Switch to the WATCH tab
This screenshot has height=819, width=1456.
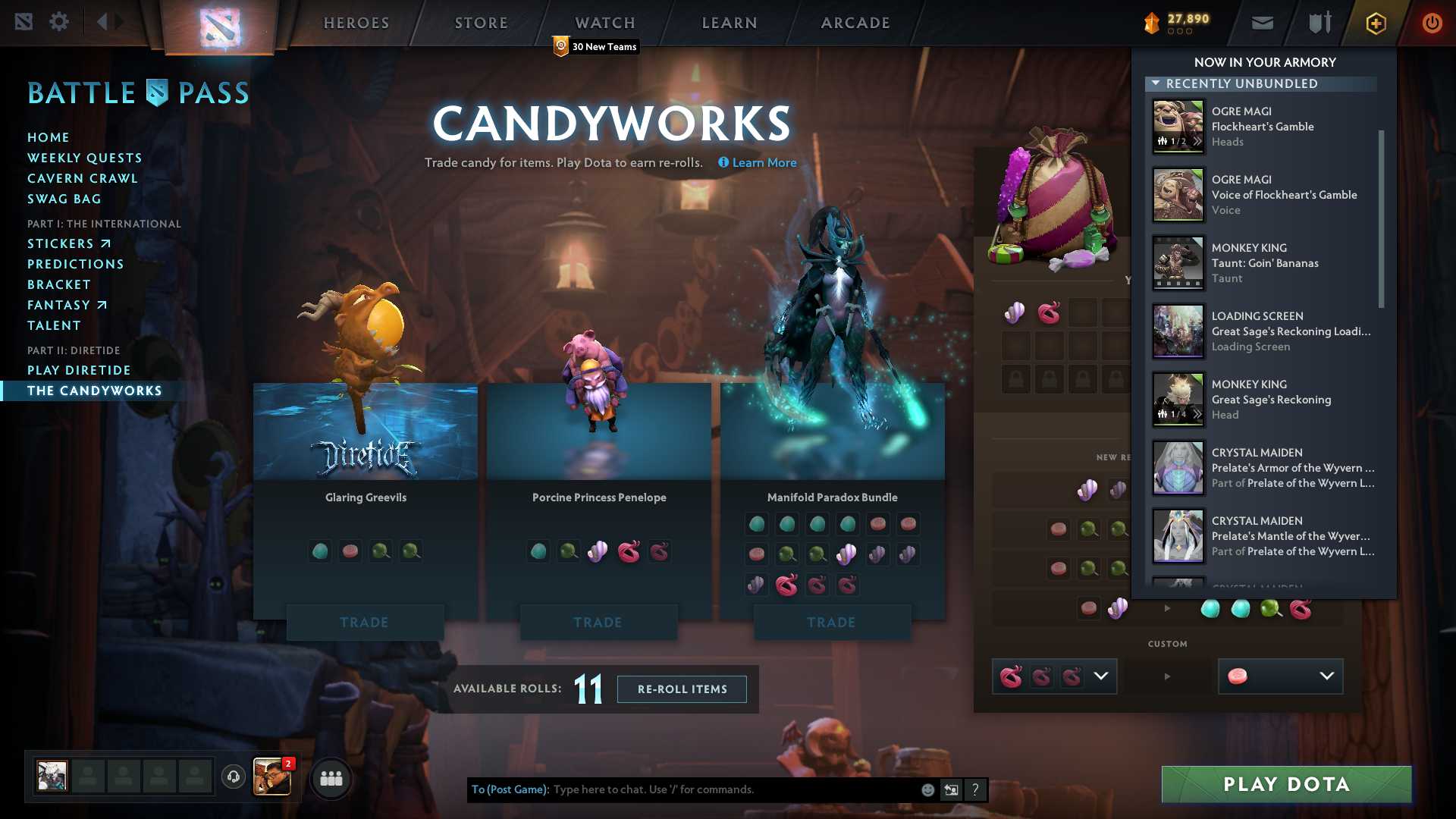tap(604, 23)
